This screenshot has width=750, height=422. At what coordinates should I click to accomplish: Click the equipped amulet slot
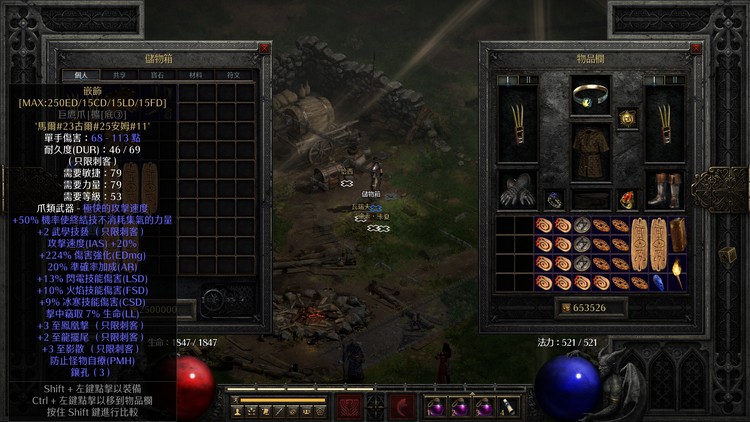click(x=628, y=119)
